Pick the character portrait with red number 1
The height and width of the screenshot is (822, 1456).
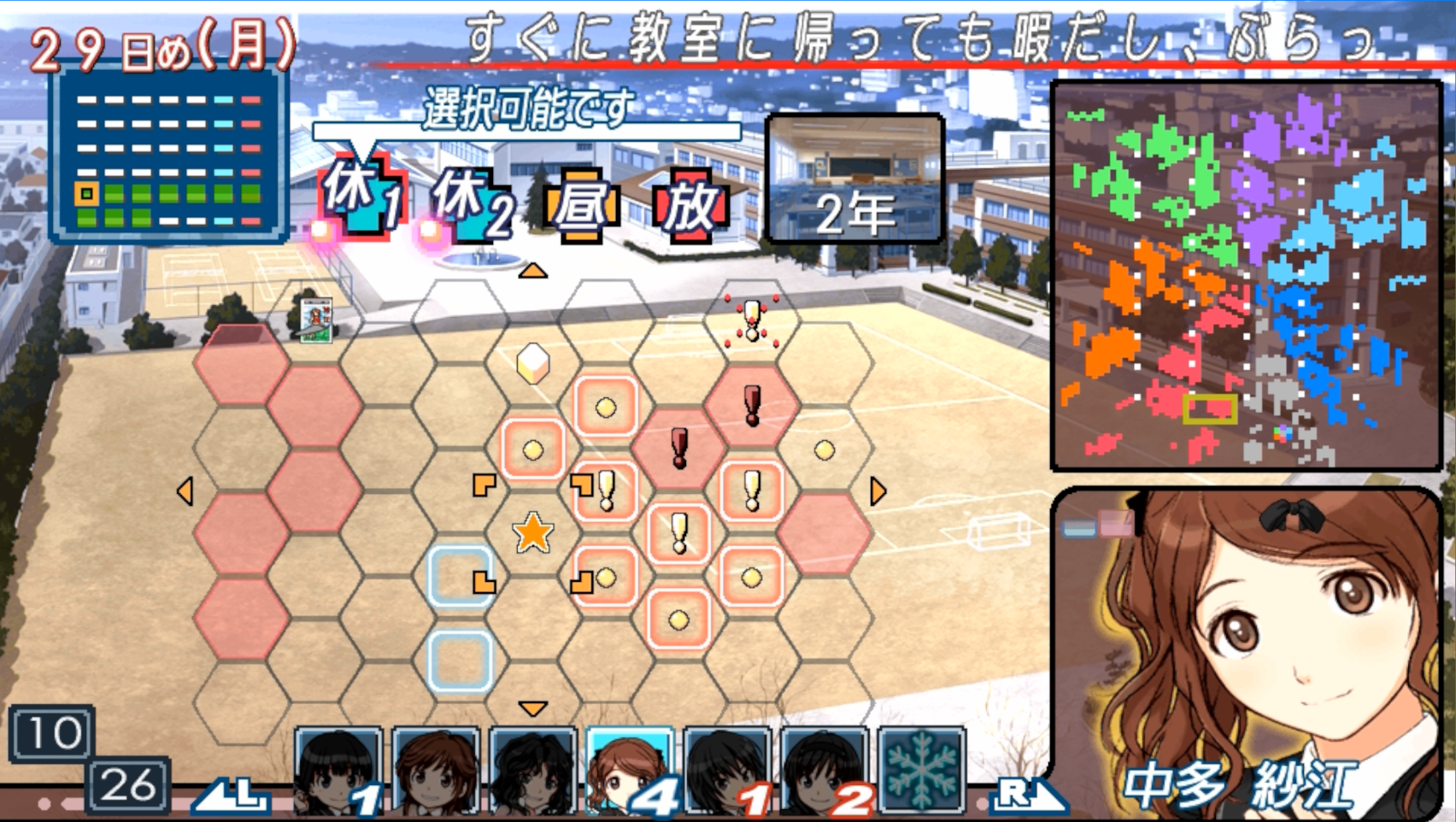coord(726,770)
